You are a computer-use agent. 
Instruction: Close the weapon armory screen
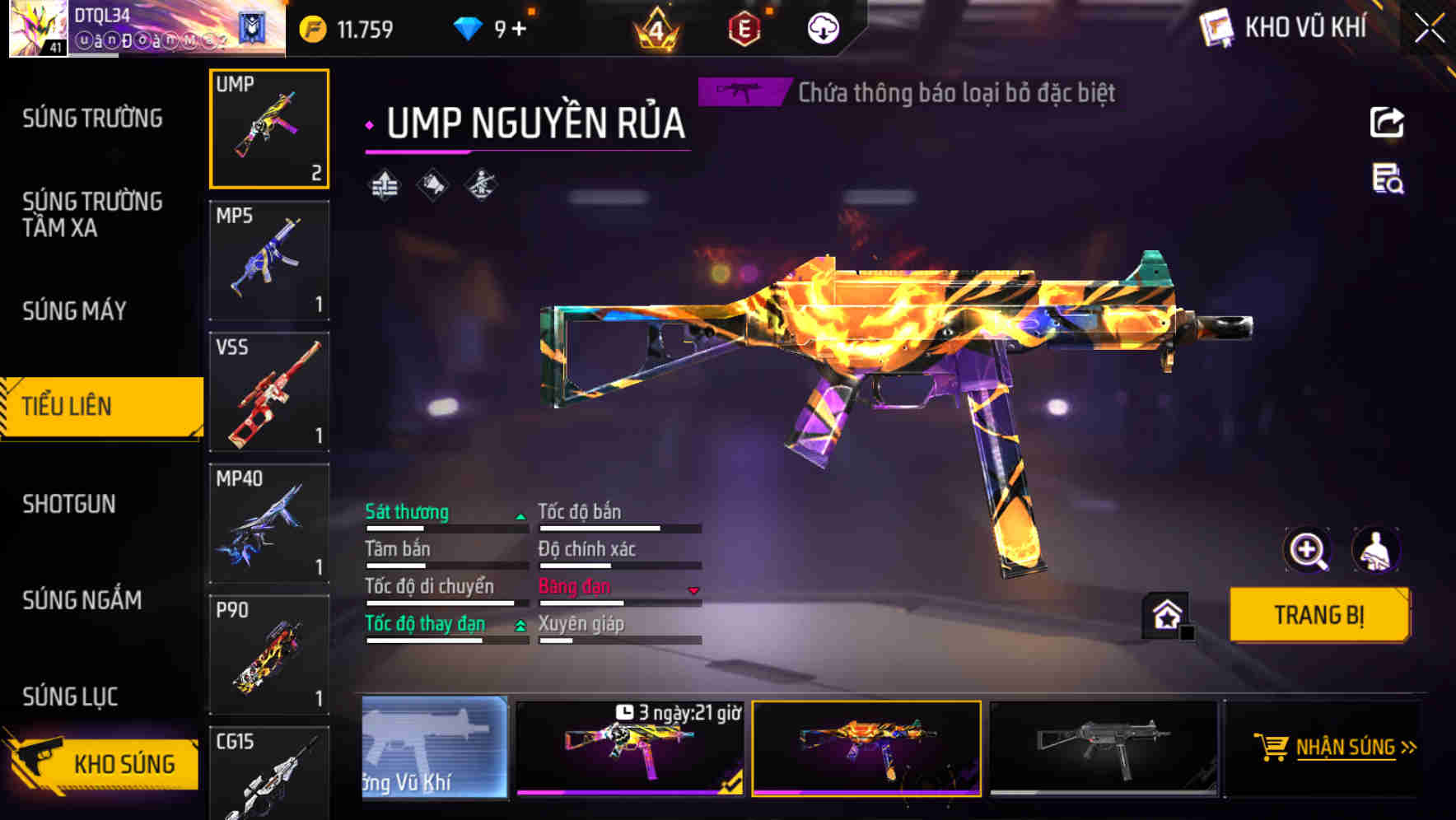point(1430,28)
